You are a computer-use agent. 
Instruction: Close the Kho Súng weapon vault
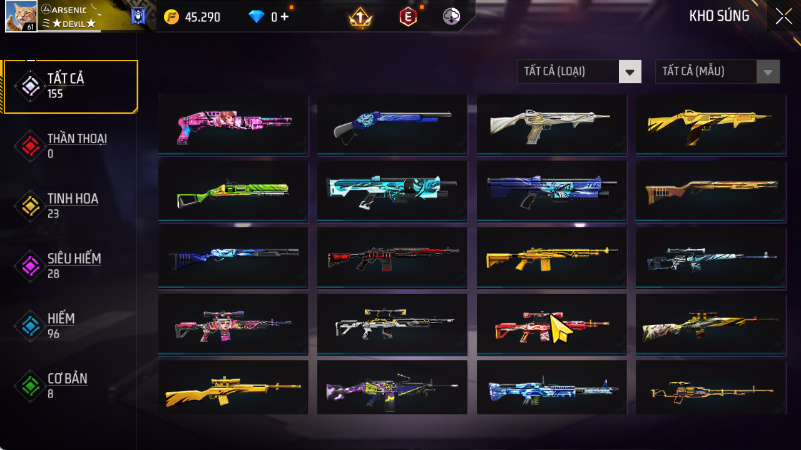pos(783,15)
